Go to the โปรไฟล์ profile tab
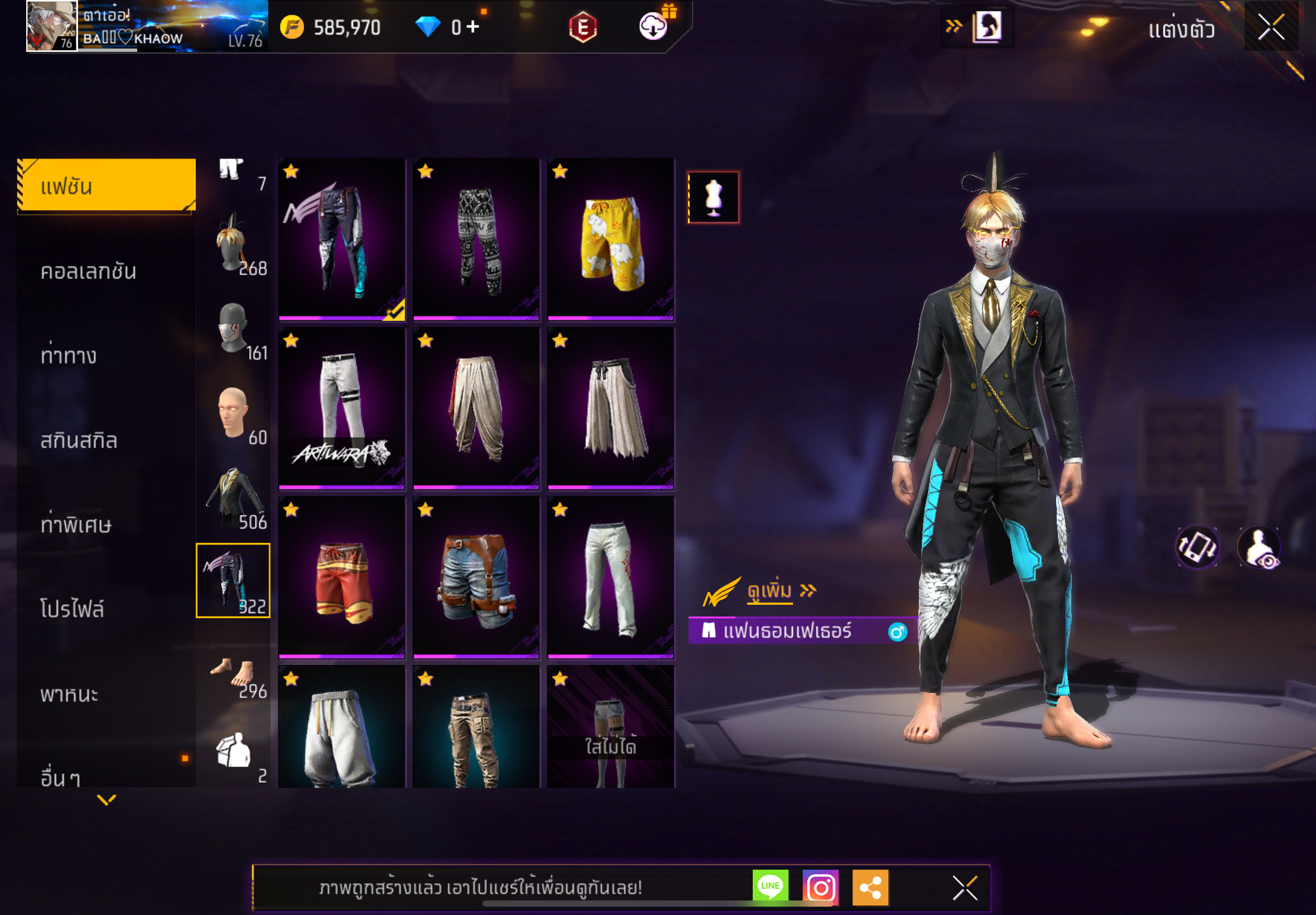This screenshot has height=915, width=1316. 72,609
